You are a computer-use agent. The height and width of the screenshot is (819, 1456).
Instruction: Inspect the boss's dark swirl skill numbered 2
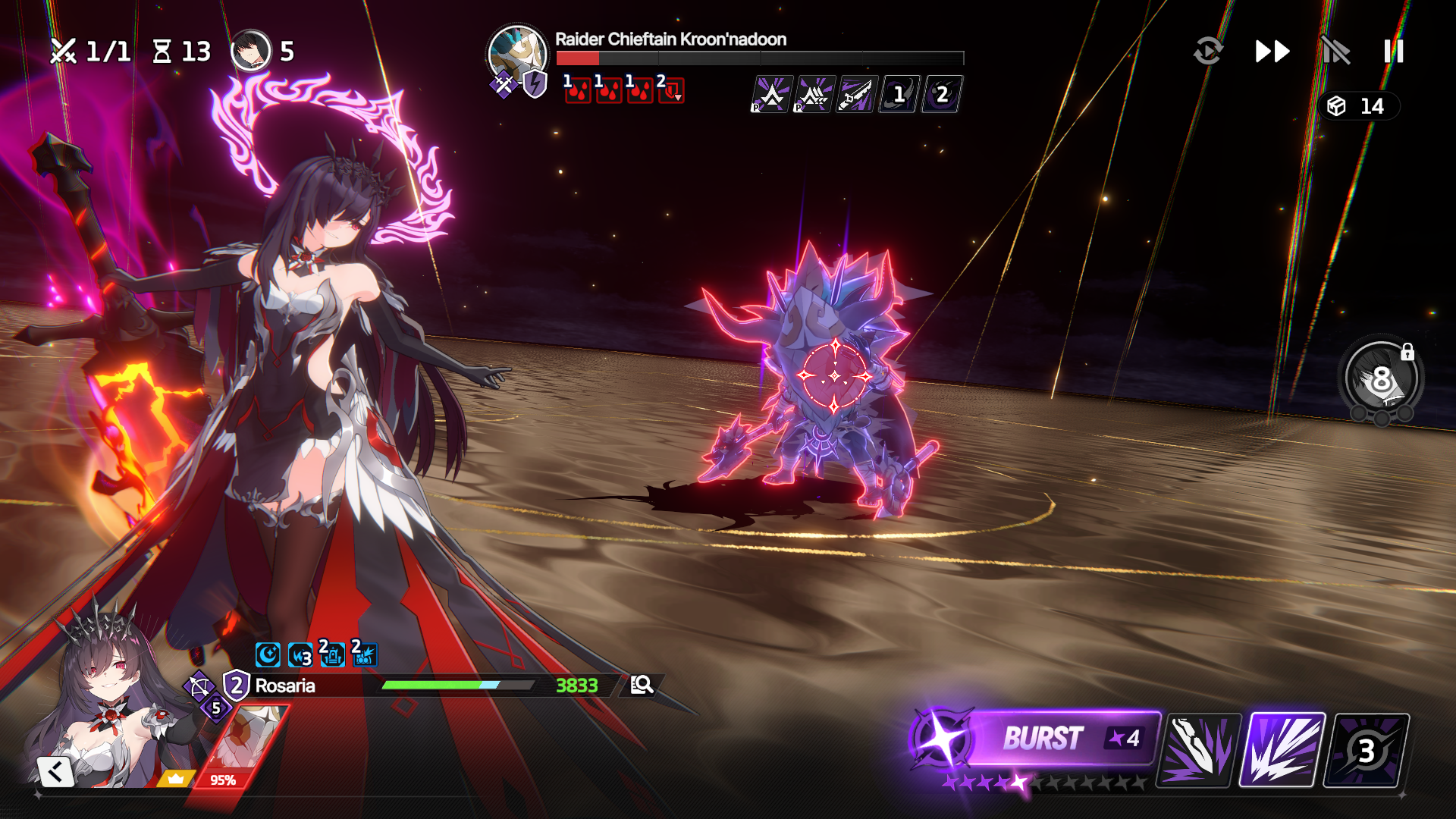(941, 95)
